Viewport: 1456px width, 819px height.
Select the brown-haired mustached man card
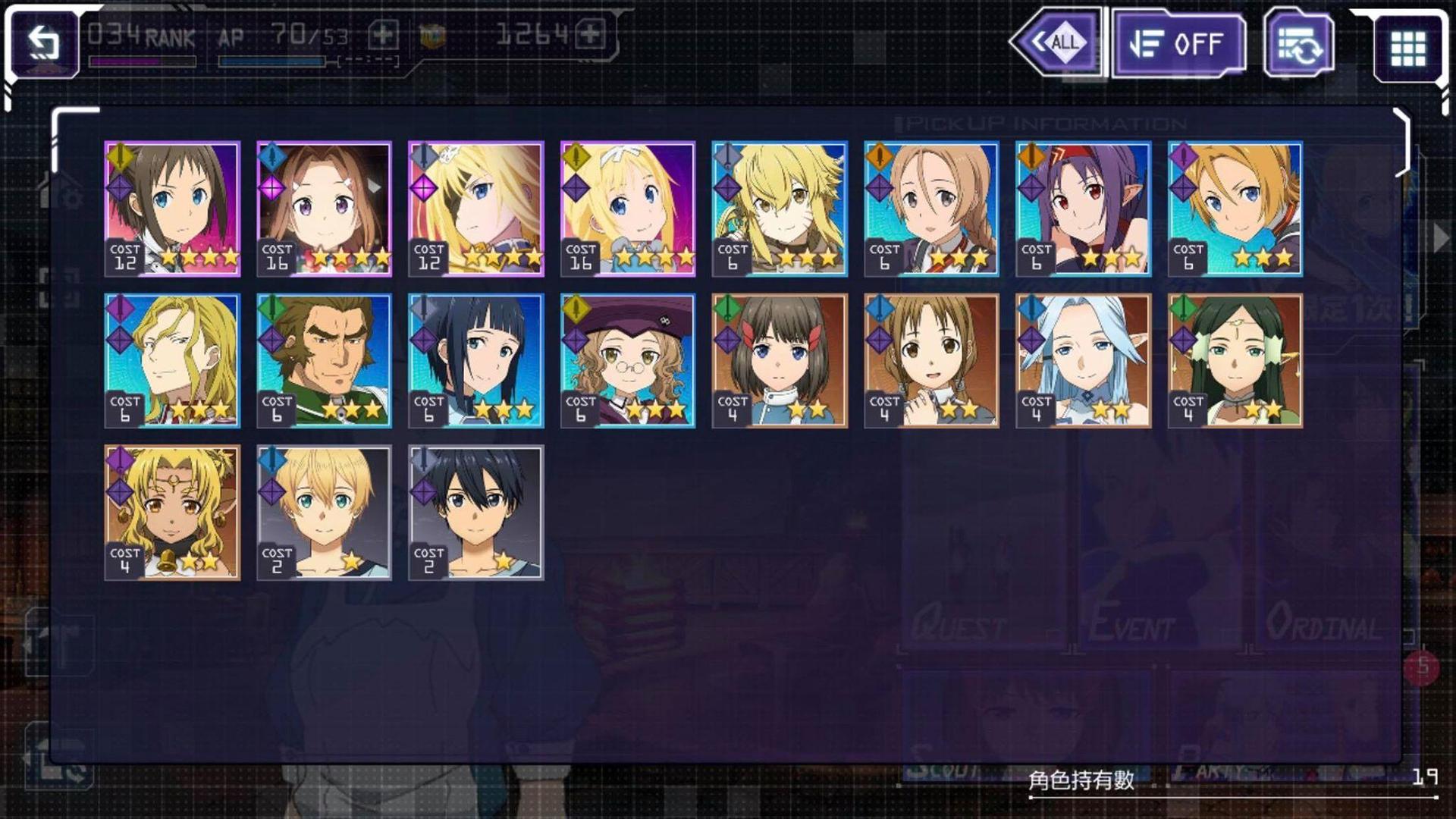[324, 360]
